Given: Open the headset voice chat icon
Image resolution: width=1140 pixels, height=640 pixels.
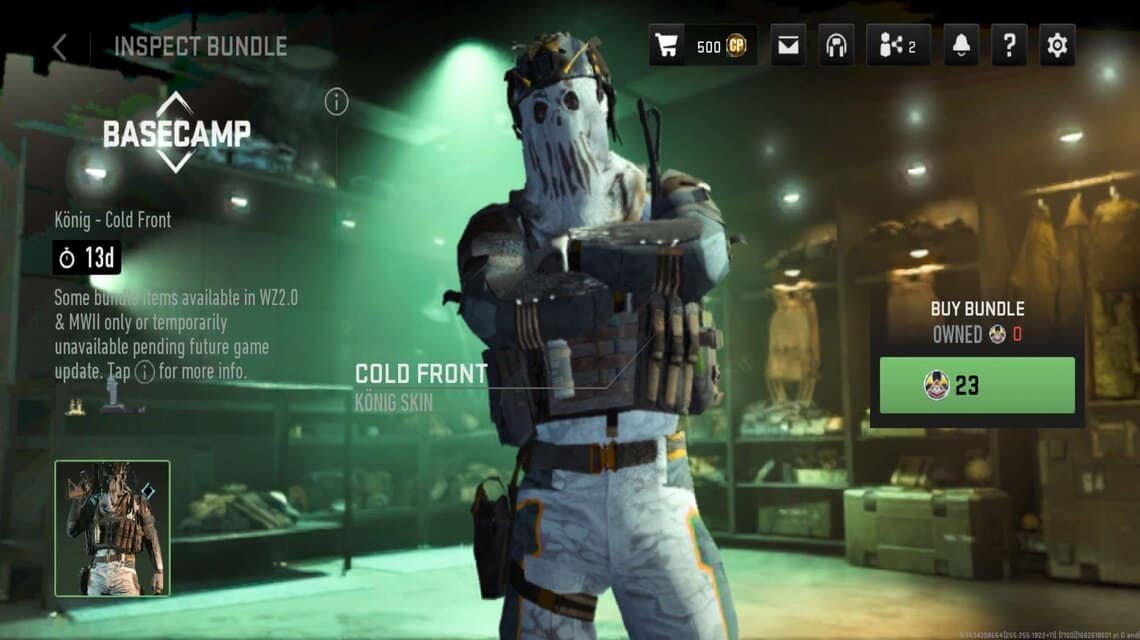Looking at the screenshot, I should [836, 46].
